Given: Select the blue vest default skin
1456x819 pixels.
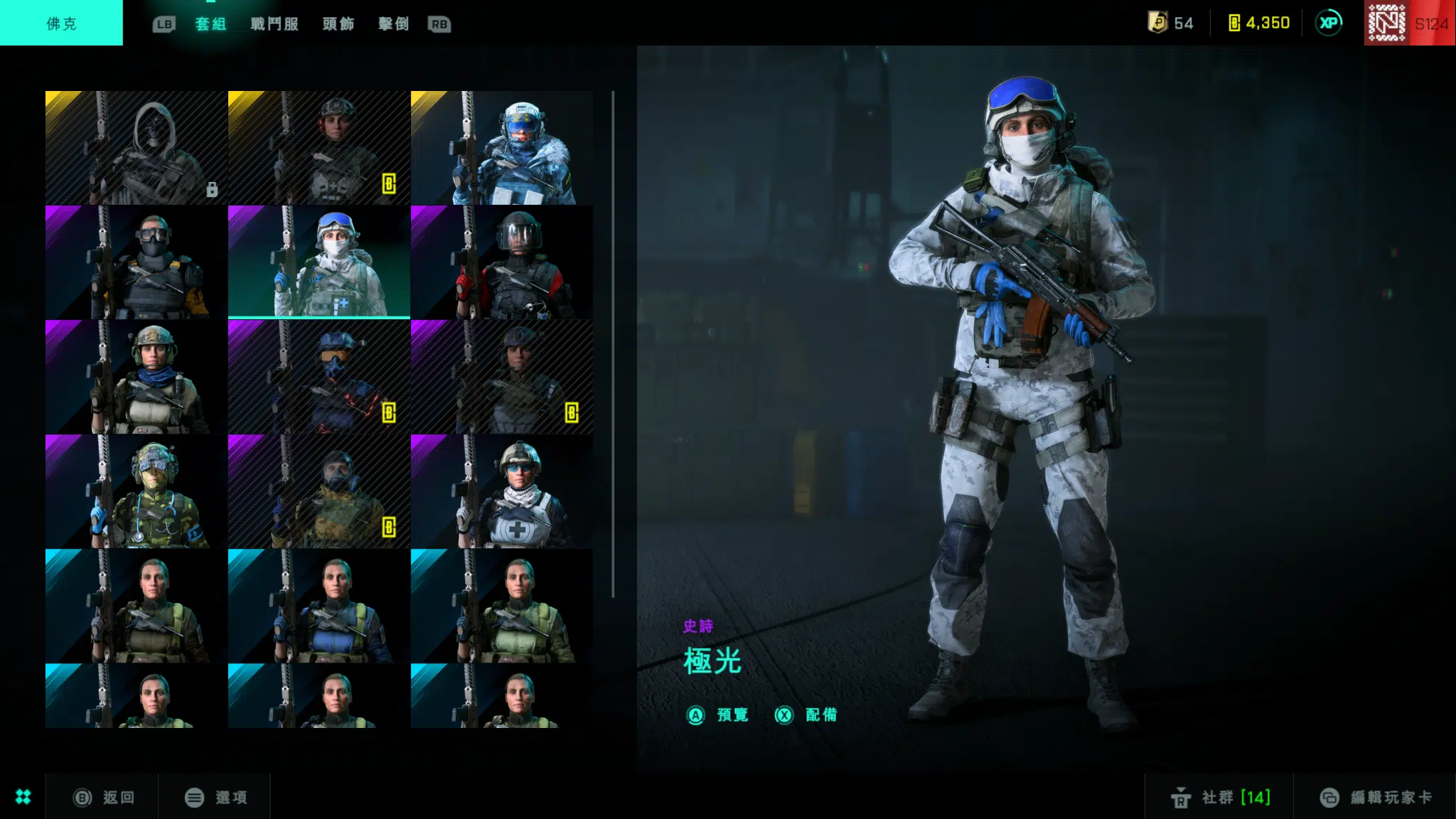Looking at the screenshot, I should 318,606.
